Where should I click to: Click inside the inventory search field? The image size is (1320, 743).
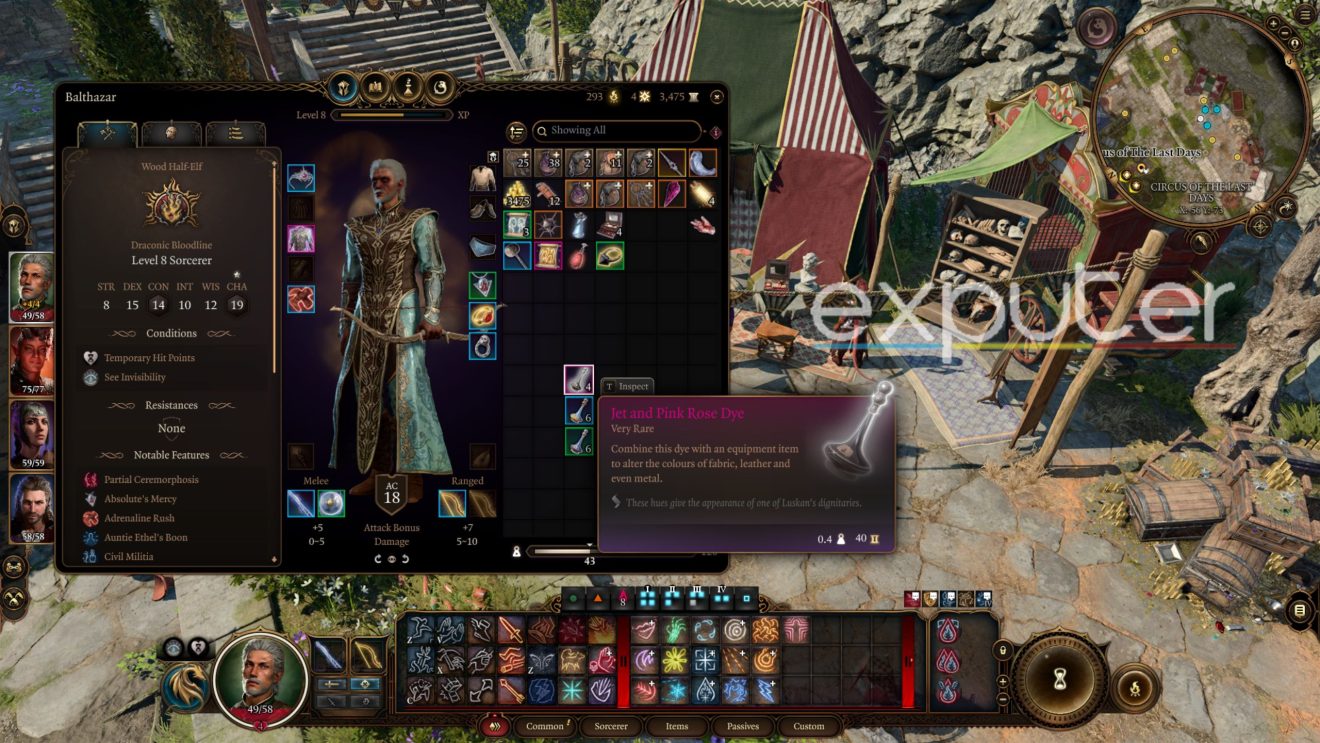(615, 131)
